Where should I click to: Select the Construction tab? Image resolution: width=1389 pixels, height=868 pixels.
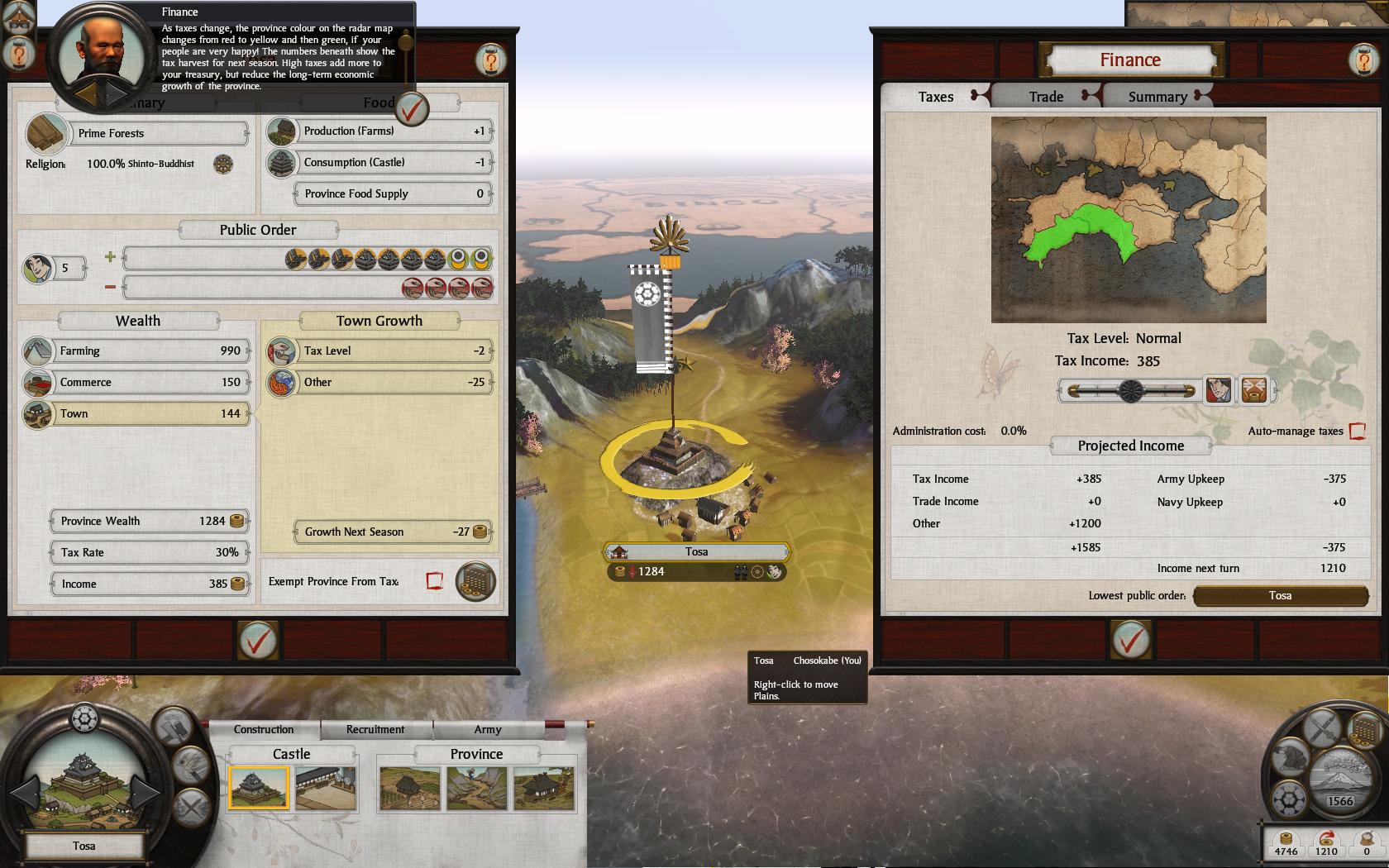(x=263, y=729)
